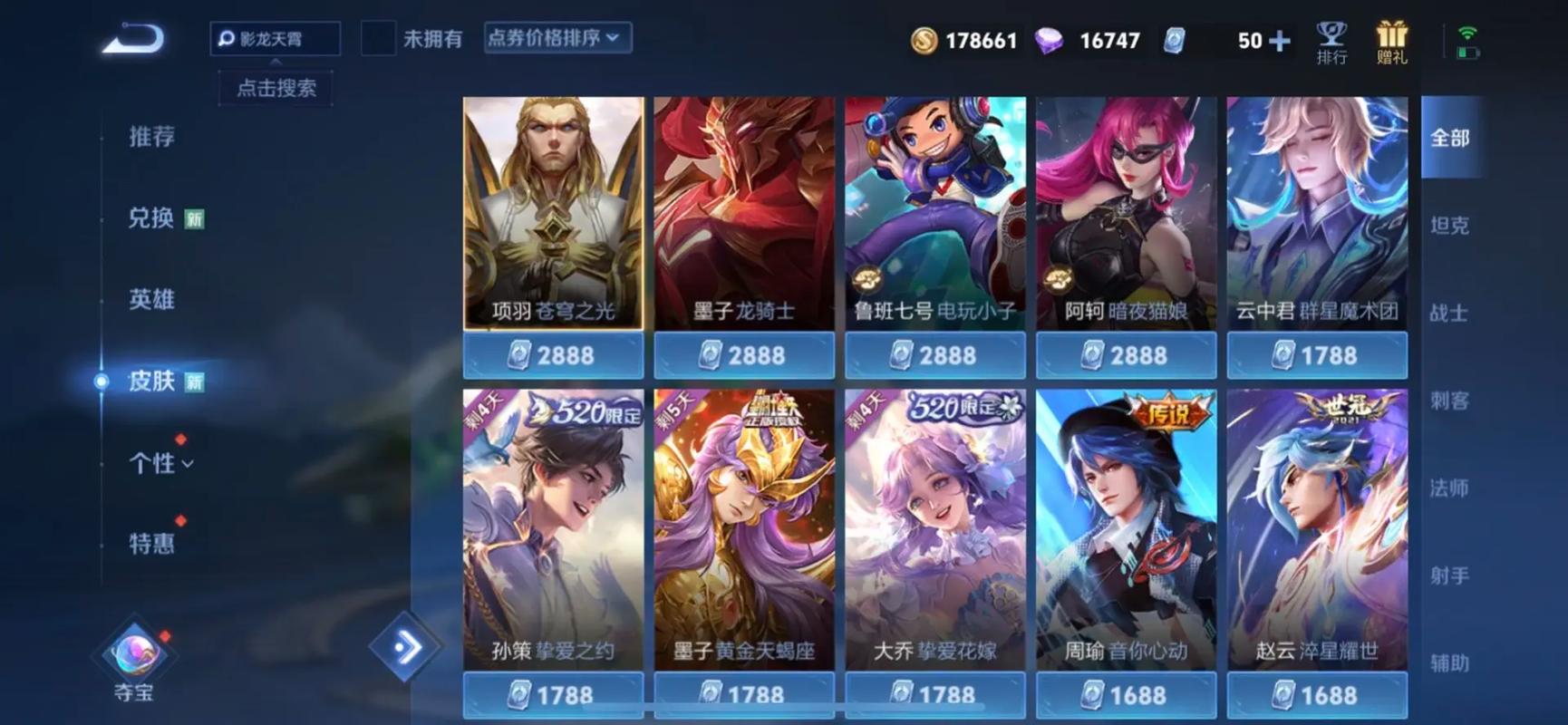Image resolution: width=1568 pixels, height=725 pixels.
Task: Tap the back arrow in top-left corner
Action: point(132,39)
